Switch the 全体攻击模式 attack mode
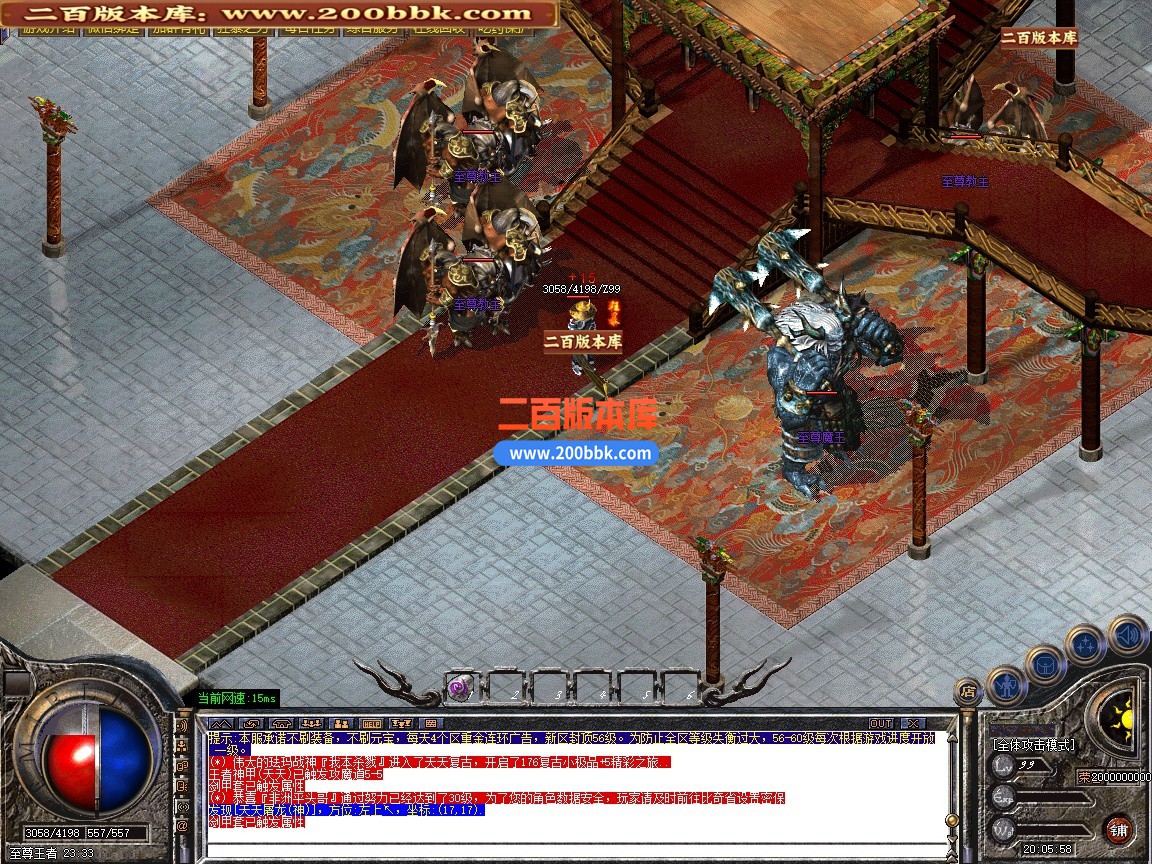Screen dimensions: 1152x864 point(1033,745)
